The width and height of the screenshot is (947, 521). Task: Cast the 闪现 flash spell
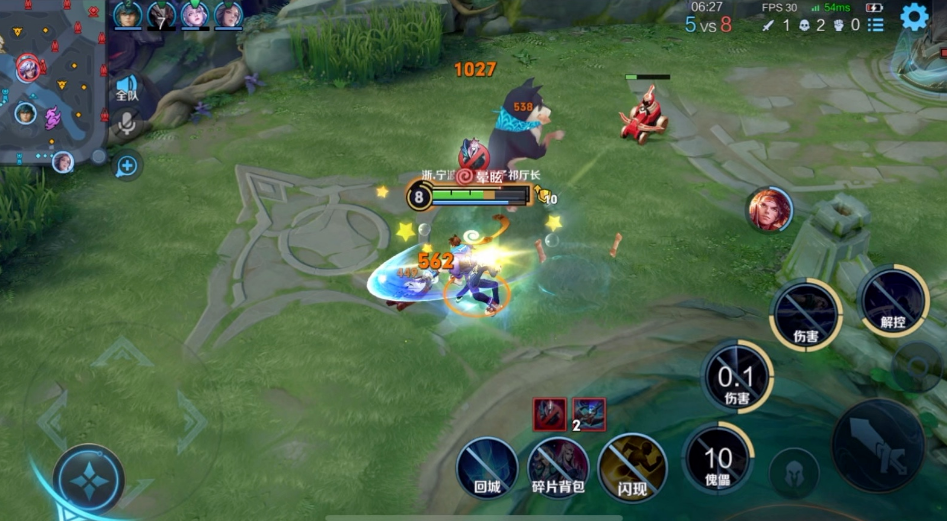tap(632, 468)
